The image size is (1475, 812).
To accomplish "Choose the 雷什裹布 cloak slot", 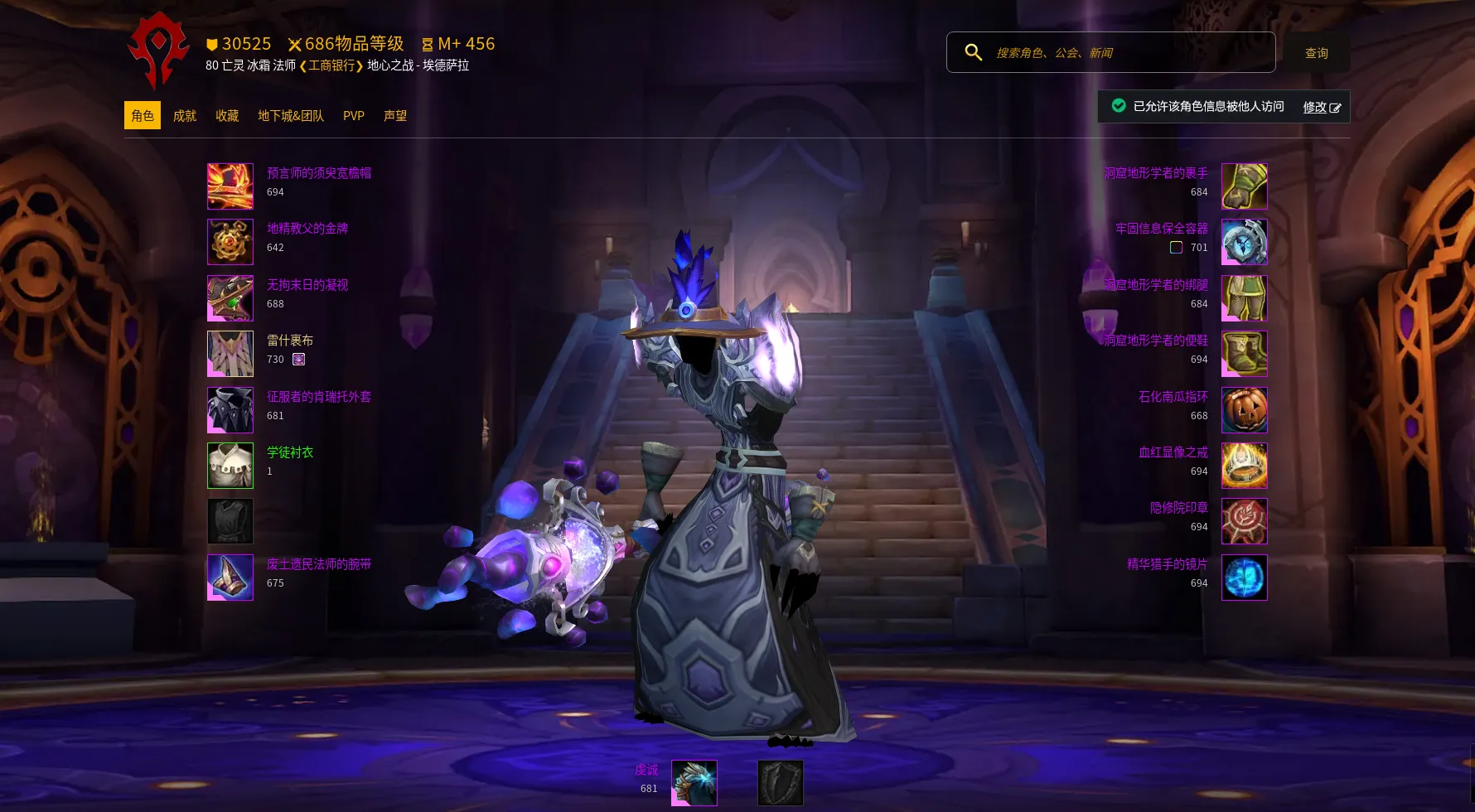I will 230,354.
